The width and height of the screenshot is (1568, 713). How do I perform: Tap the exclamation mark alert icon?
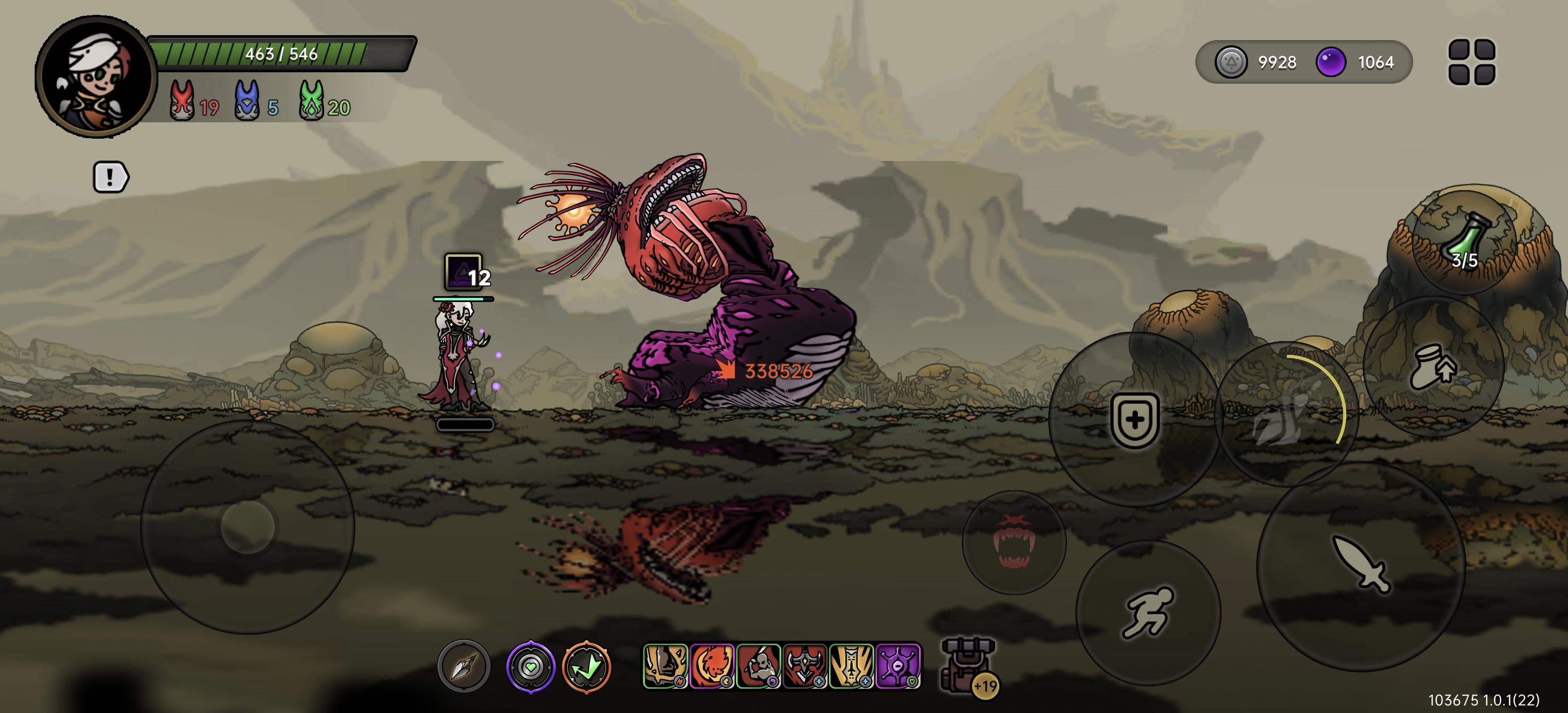pos(110,177)
